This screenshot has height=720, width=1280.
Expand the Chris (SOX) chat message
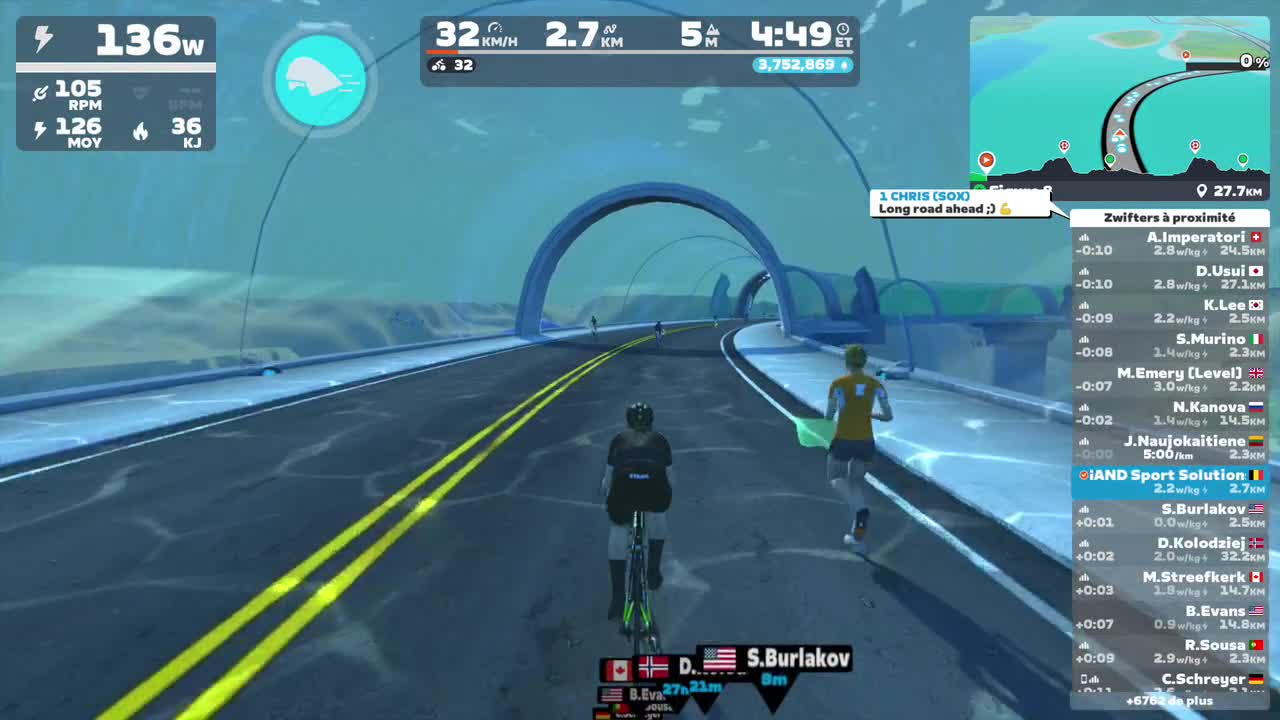pyautogui.click(x=958, y=202)
